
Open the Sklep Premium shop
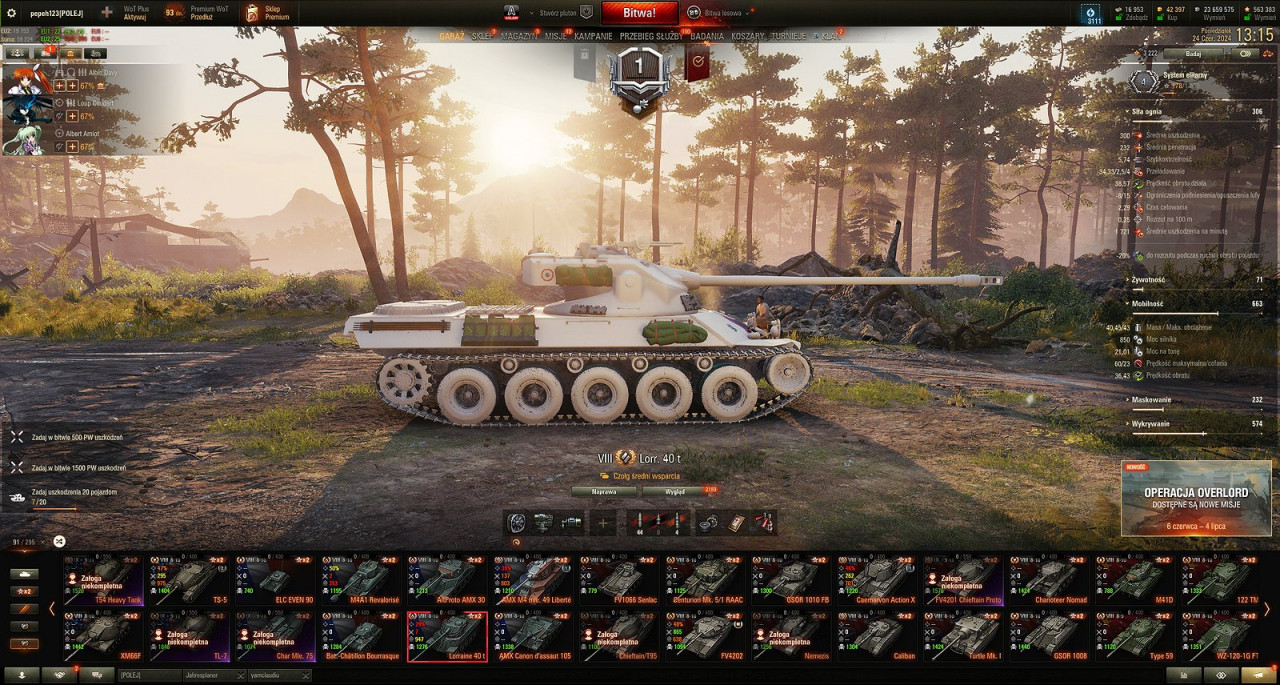(x=268, y=13)
